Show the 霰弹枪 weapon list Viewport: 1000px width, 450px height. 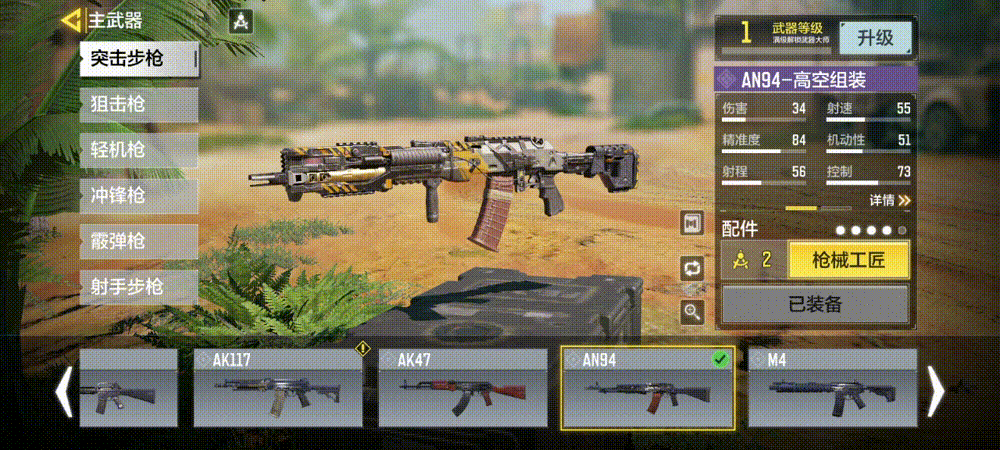tap(139, 242)
